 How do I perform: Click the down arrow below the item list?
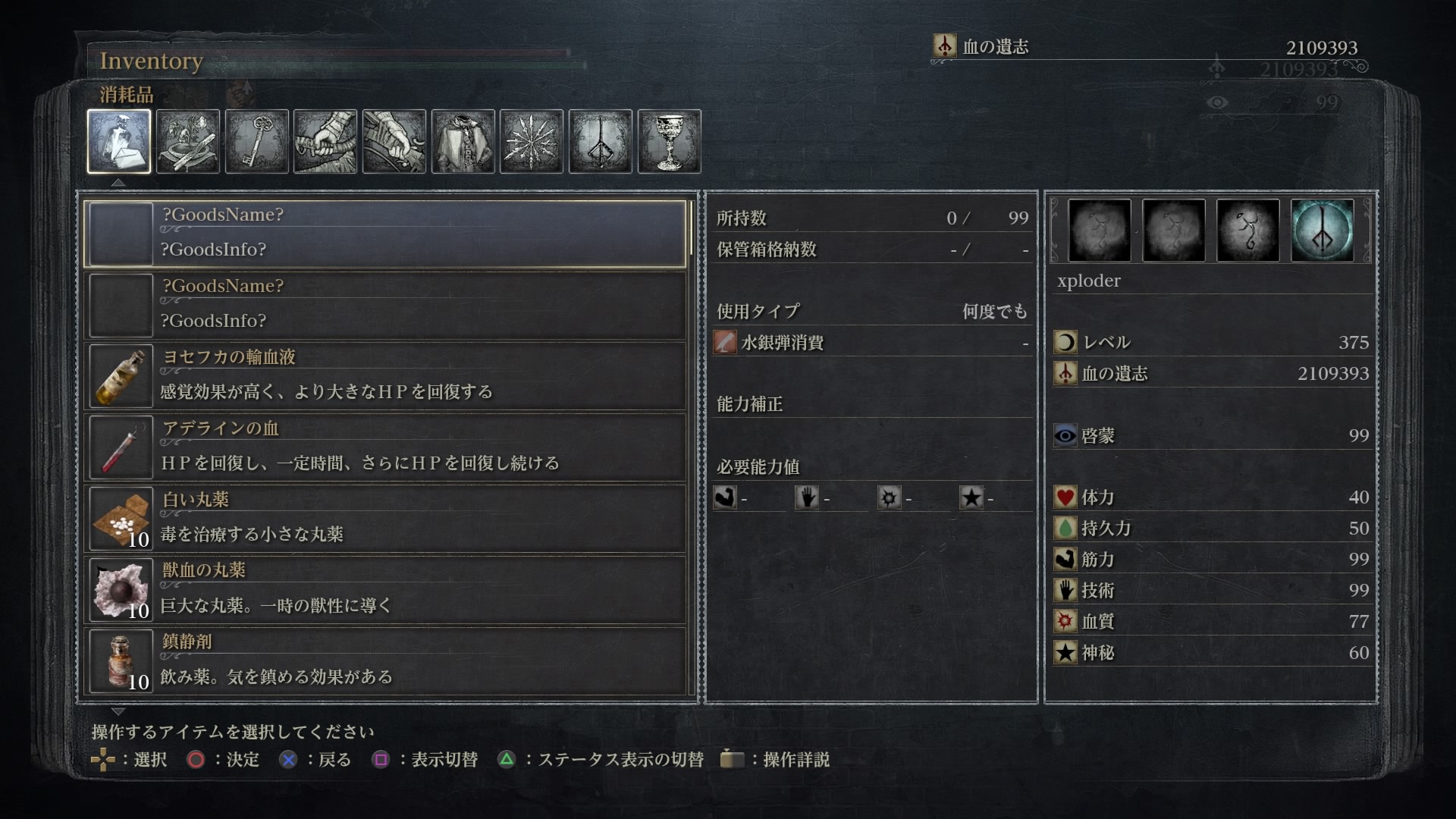[118, 711]
